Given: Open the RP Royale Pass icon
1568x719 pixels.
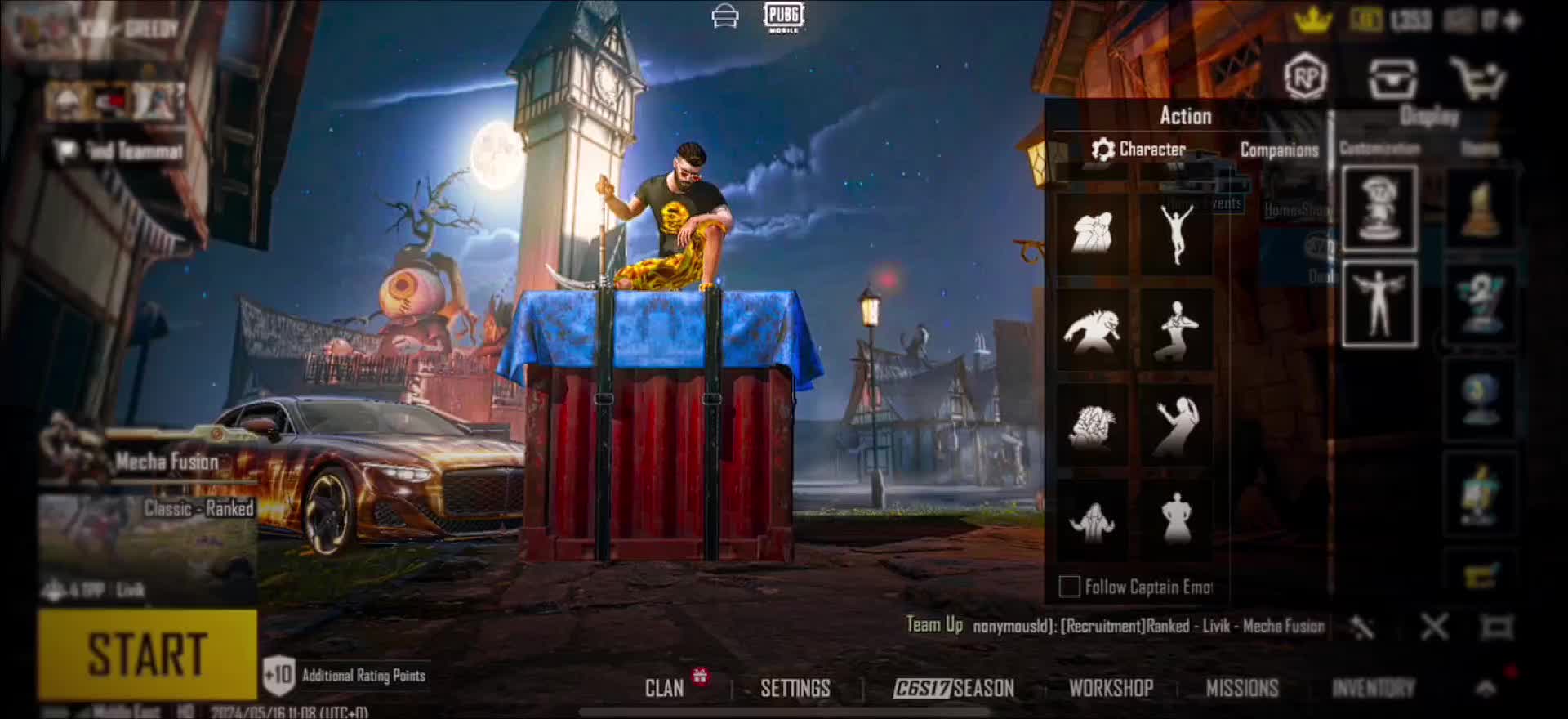Looking at the screenshot, I should [1305, 78].
